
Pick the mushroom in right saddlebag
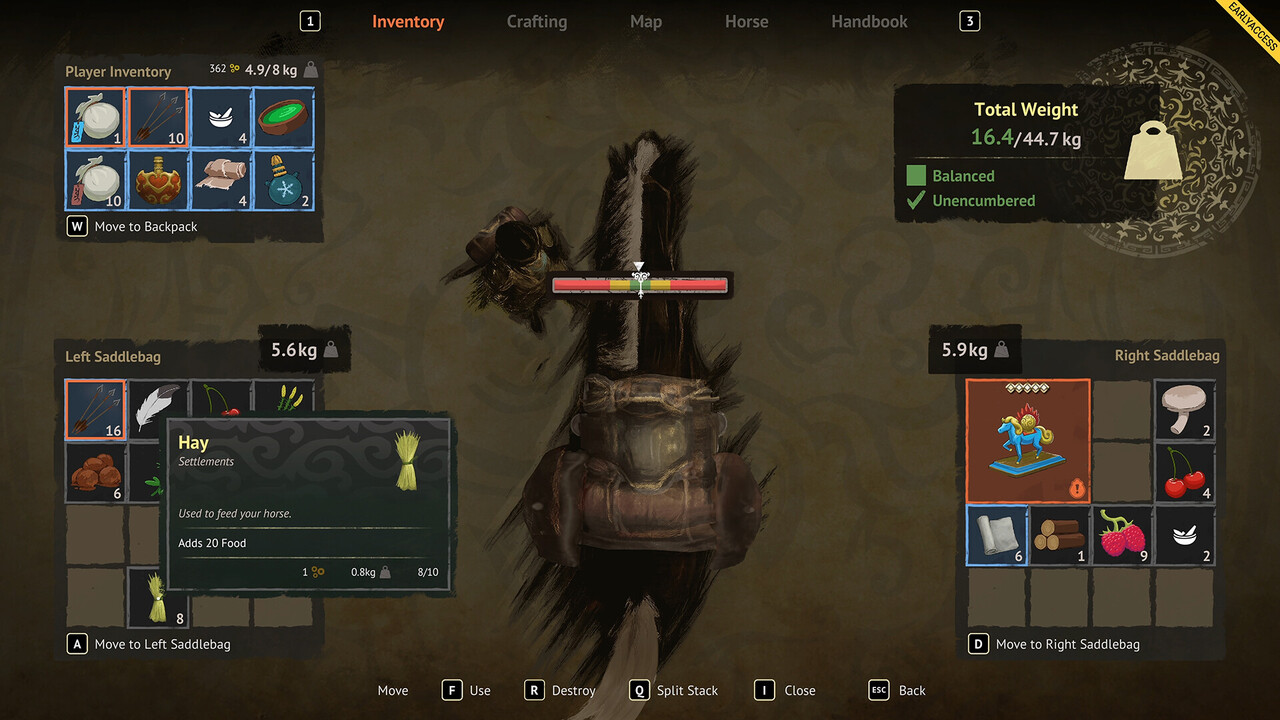click(1185, 409)
